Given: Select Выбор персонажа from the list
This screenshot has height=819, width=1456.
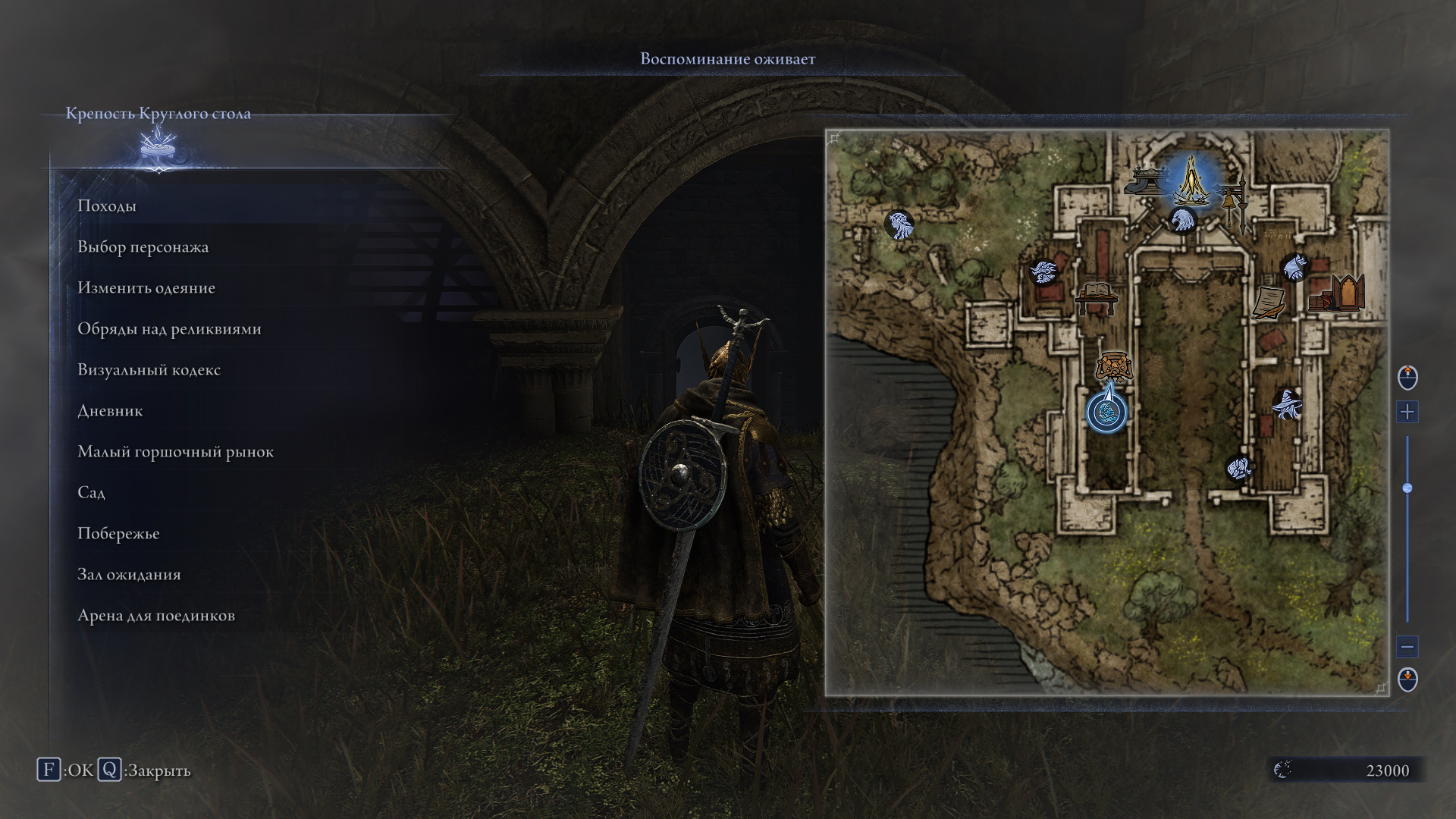Looking at the screenshot, I should tap(143, 246).
